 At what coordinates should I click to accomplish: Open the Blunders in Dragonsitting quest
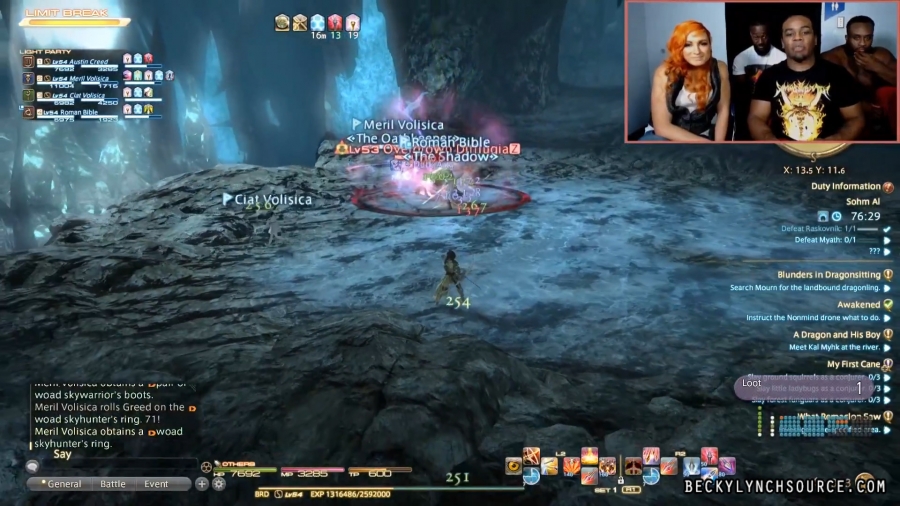point(828,275)
